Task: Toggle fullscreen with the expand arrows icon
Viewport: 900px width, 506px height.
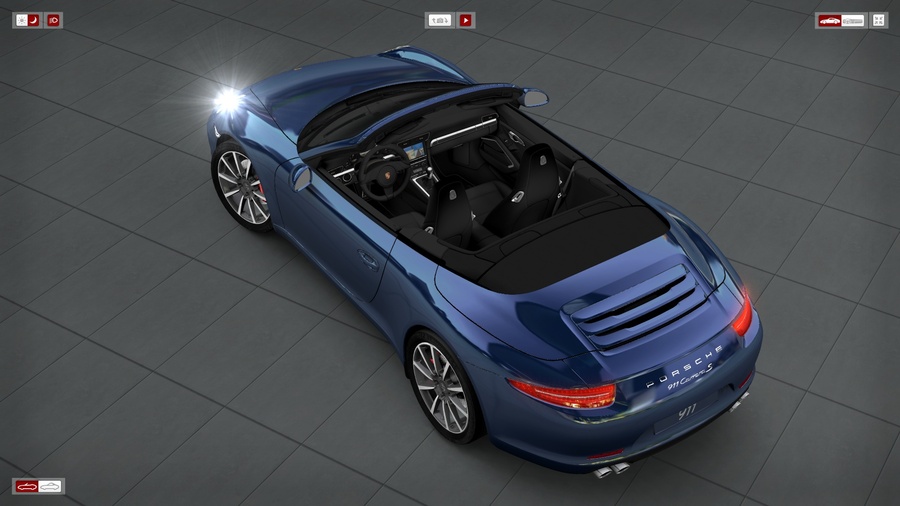Action: pyautogui.click(x=878, y=20)
